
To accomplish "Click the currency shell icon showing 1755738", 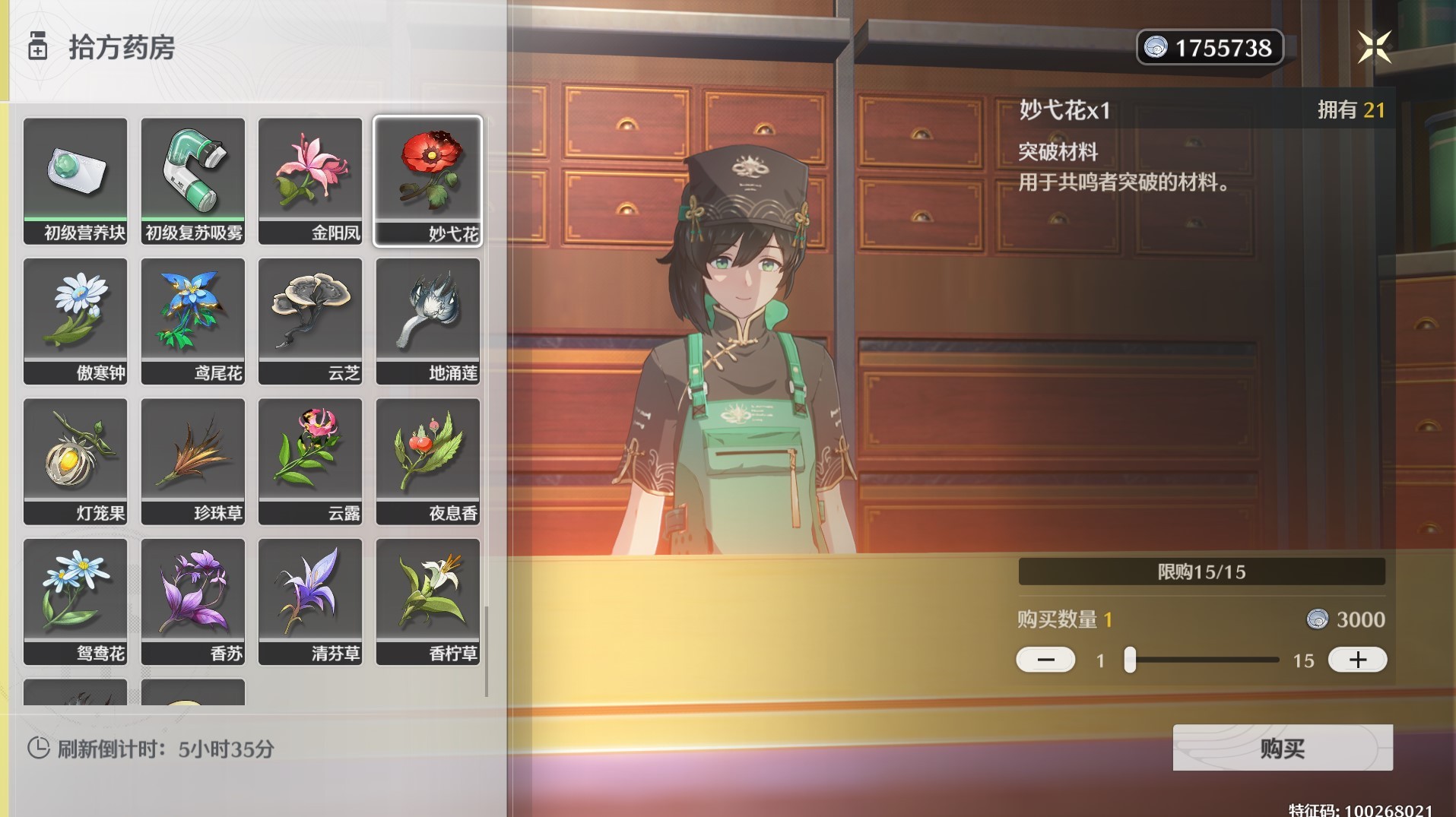I will [1155, 47].
